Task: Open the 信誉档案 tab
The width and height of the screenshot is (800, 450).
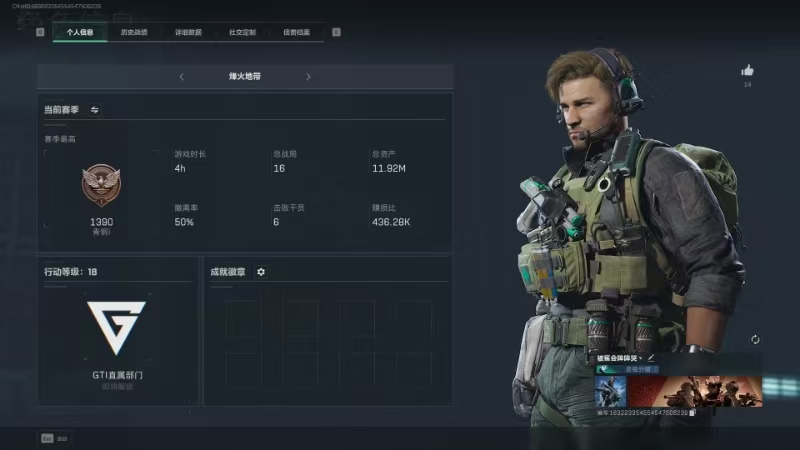Action: click(296, 32)
